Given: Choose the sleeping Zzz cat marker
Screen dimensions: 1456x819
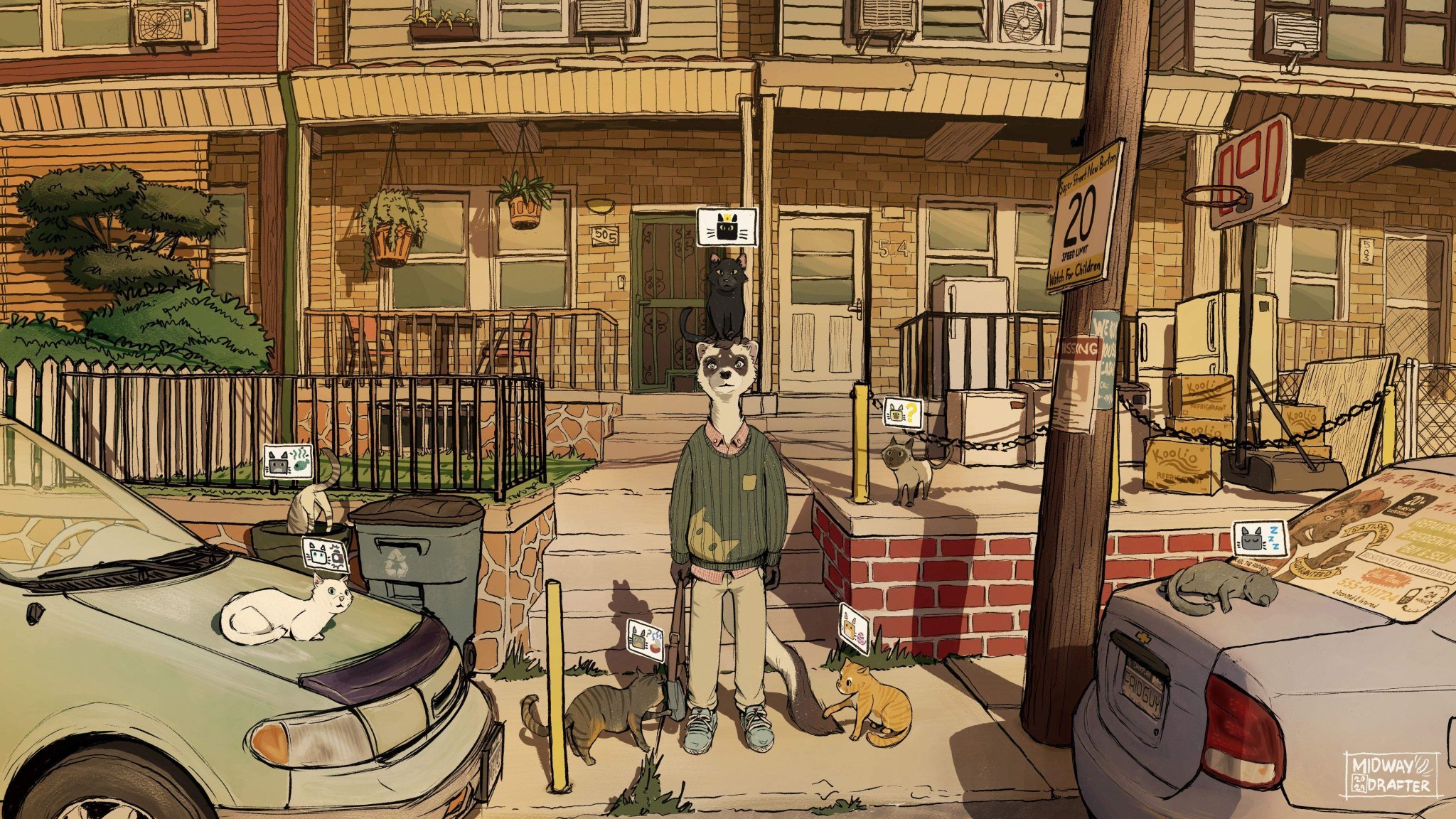Looking at the screenshot, I should (x=1260, y=538).
